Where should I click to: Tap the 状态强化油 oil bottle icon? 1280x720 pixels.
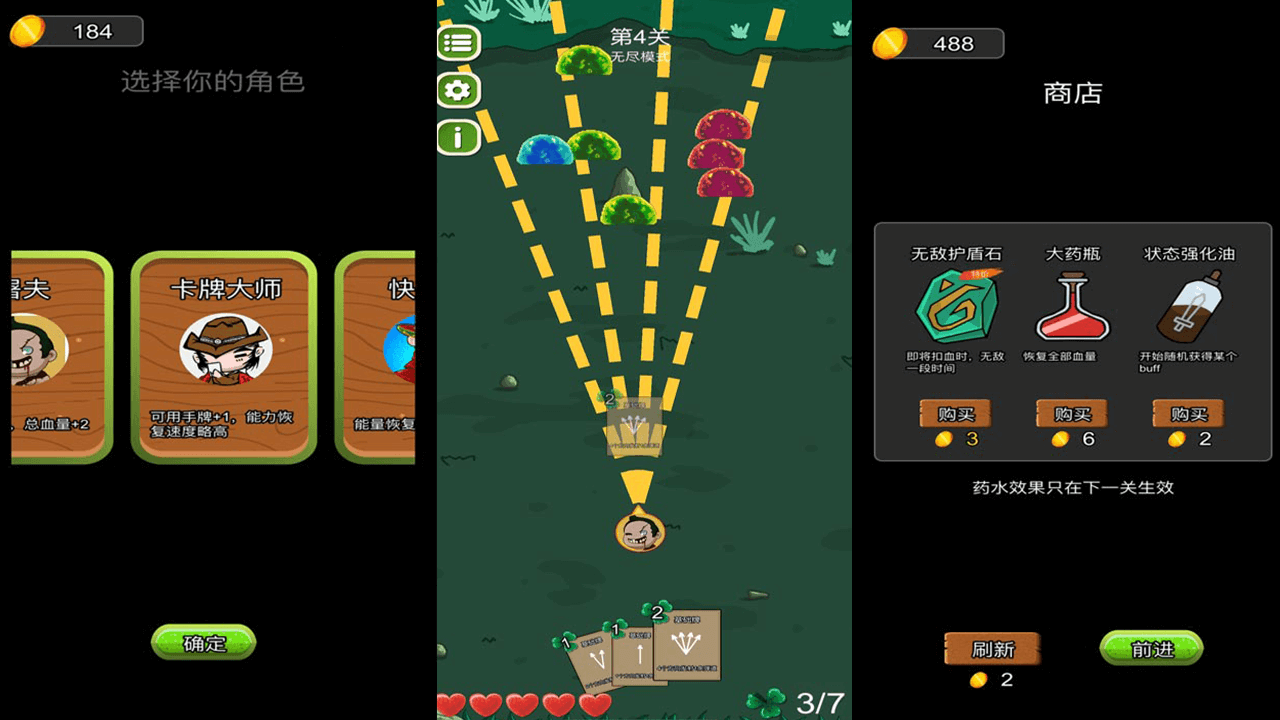pos(1190,307)
